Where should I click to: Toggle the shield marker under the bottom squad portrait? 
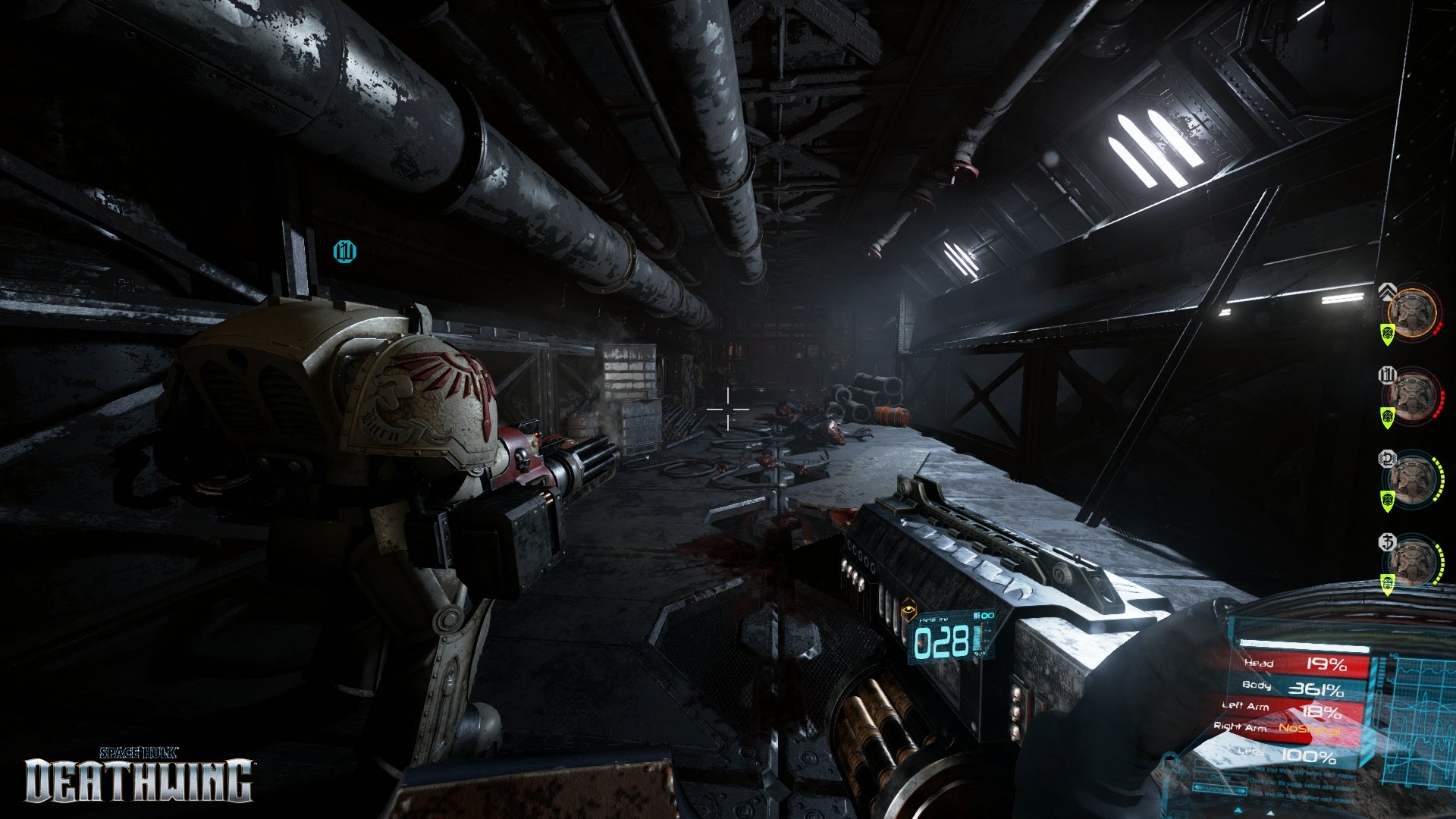click(1386, 584)
